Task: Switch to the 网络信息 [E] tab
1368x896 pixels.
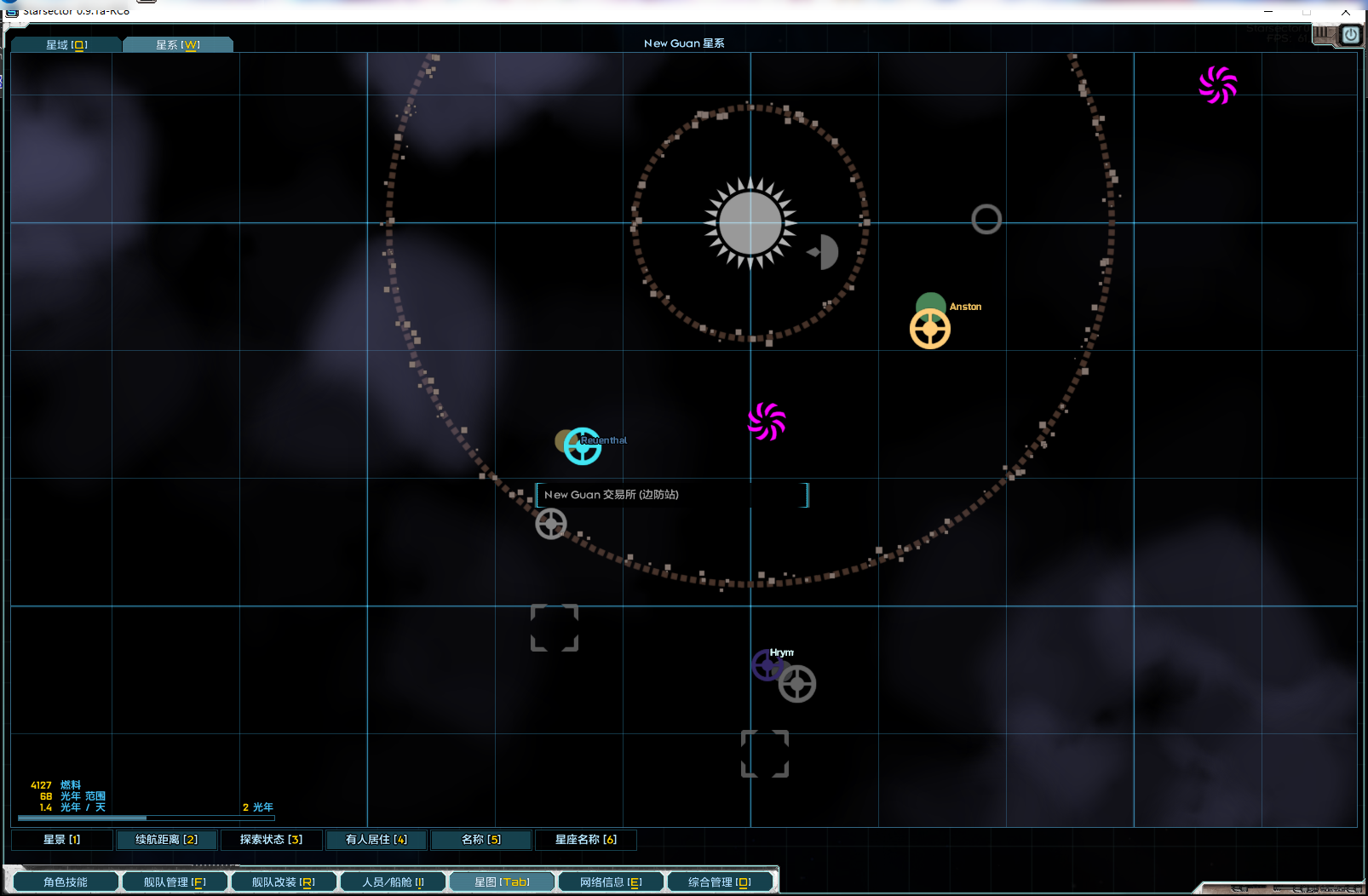Action: [x=610, y=882]
